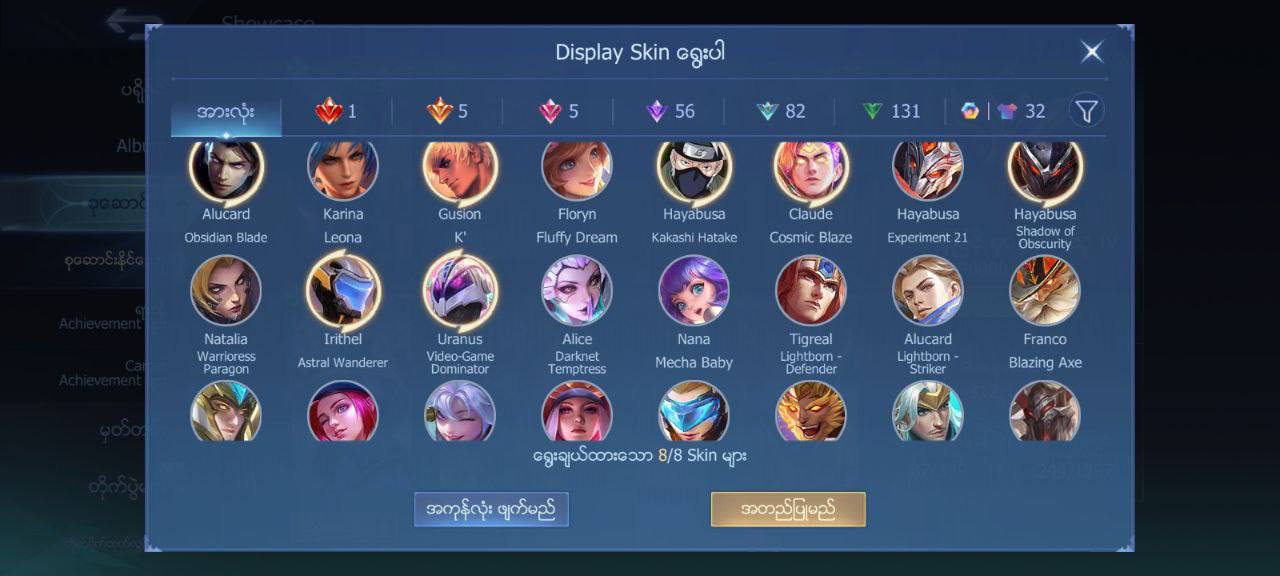Choose Franco's Blazing Axe skin
1280x576 pixels.
1045,291
